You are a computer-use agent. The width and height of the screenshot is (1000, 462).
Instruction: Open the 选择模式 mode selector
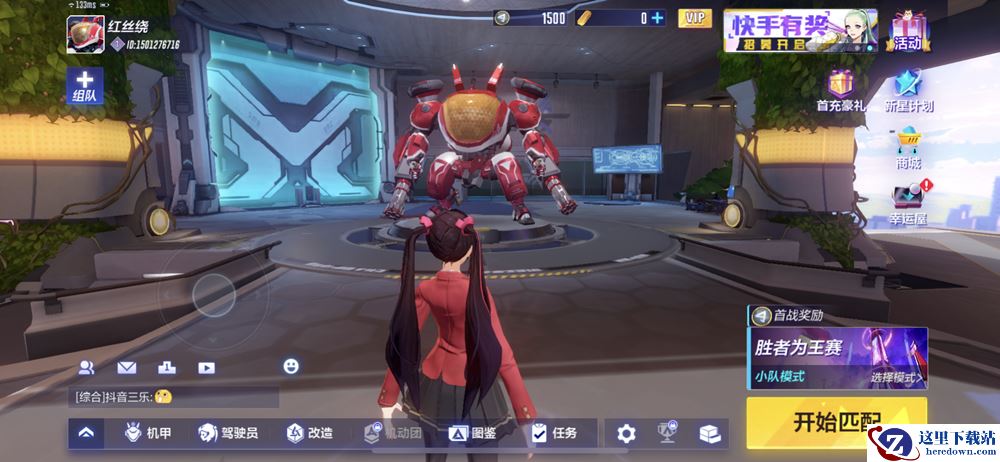[x=896, y=378]
